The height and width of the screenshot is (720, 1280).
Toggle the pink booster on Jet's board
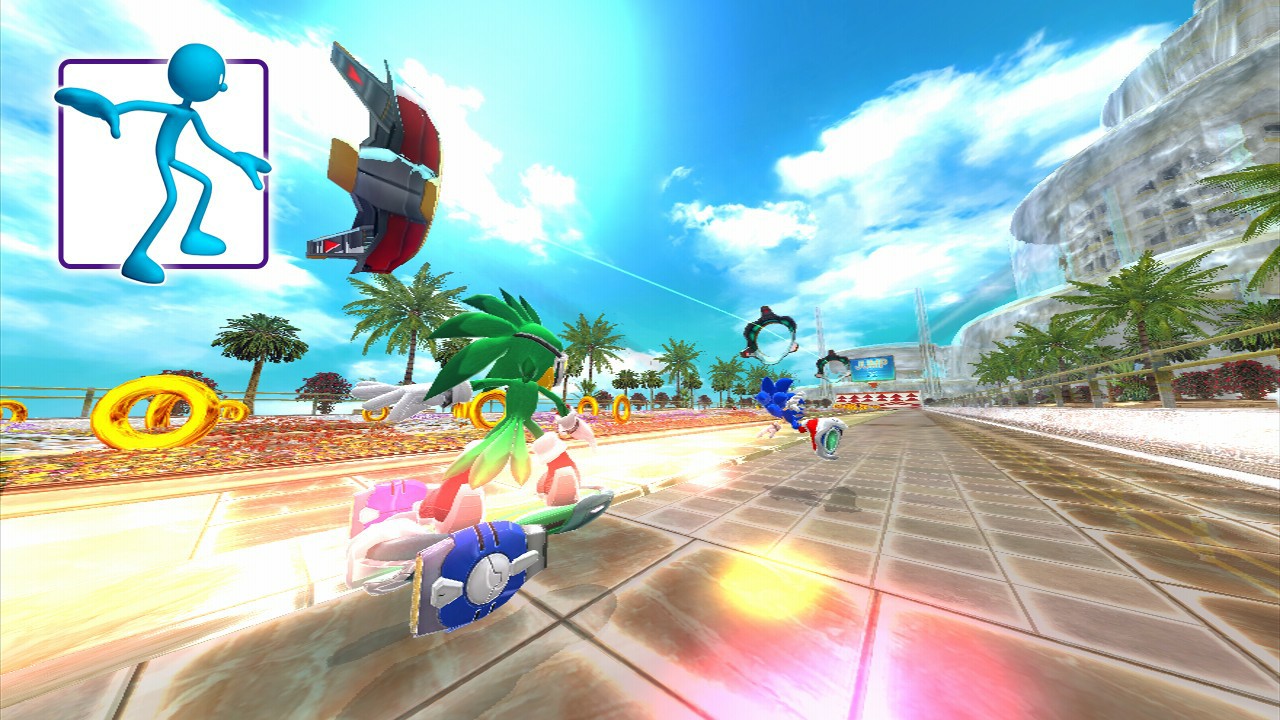click(390, 500)
